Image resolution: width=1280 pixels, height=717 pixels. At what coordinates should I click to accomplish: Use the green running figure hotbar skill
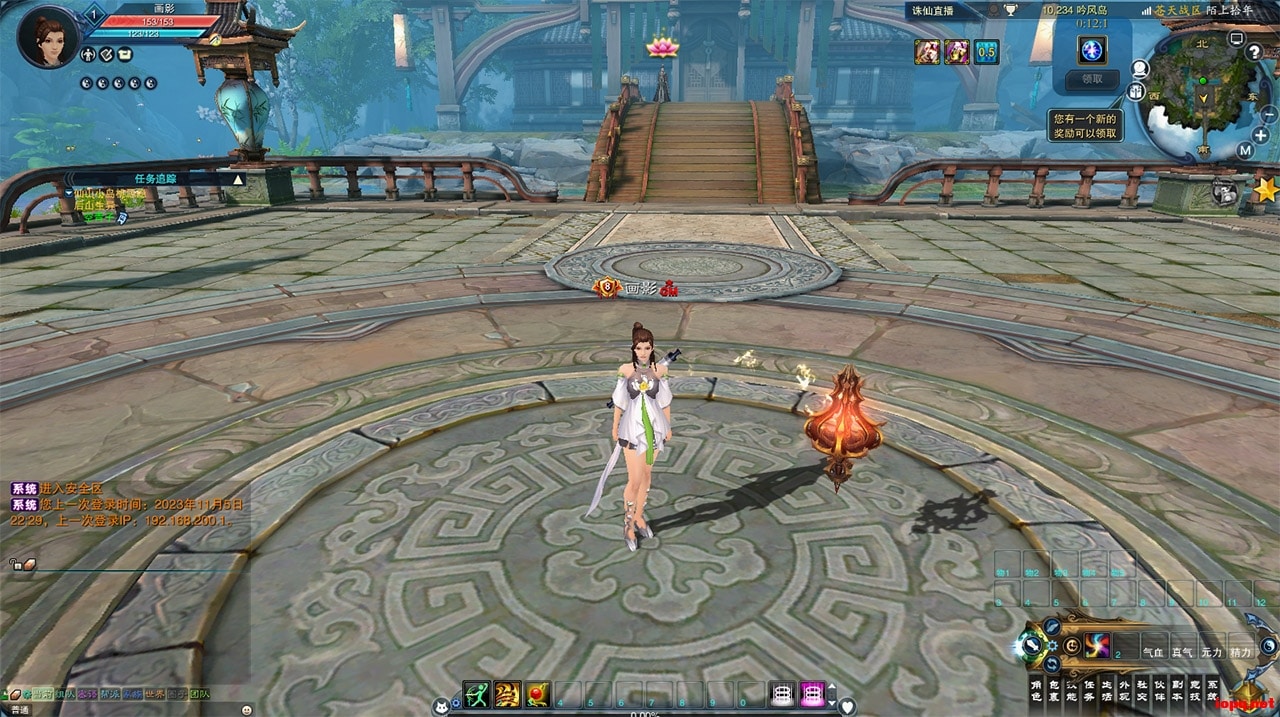tap(477, 694)
